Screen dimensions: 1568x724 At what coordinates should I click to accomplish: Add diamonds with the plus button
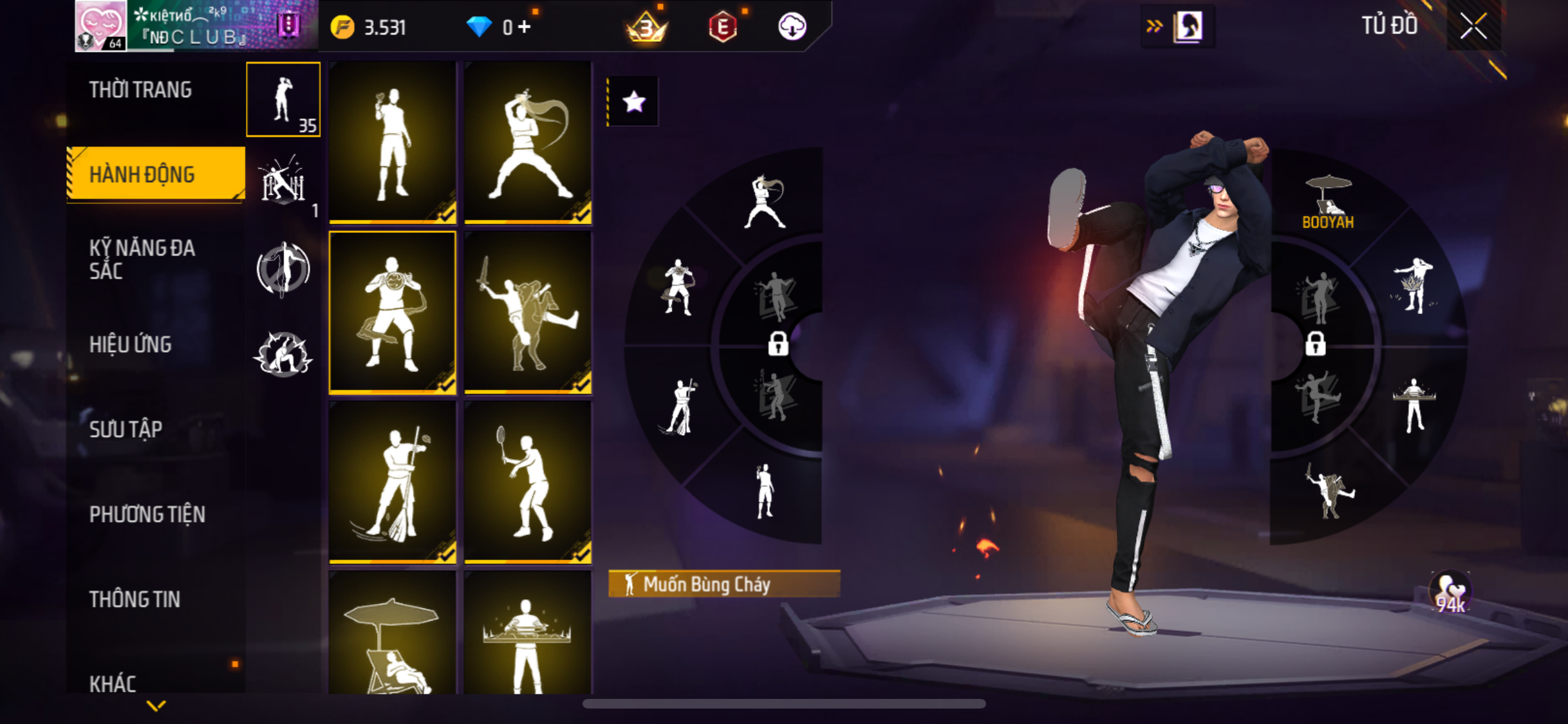pyautogui.click(x=525, y=27)
